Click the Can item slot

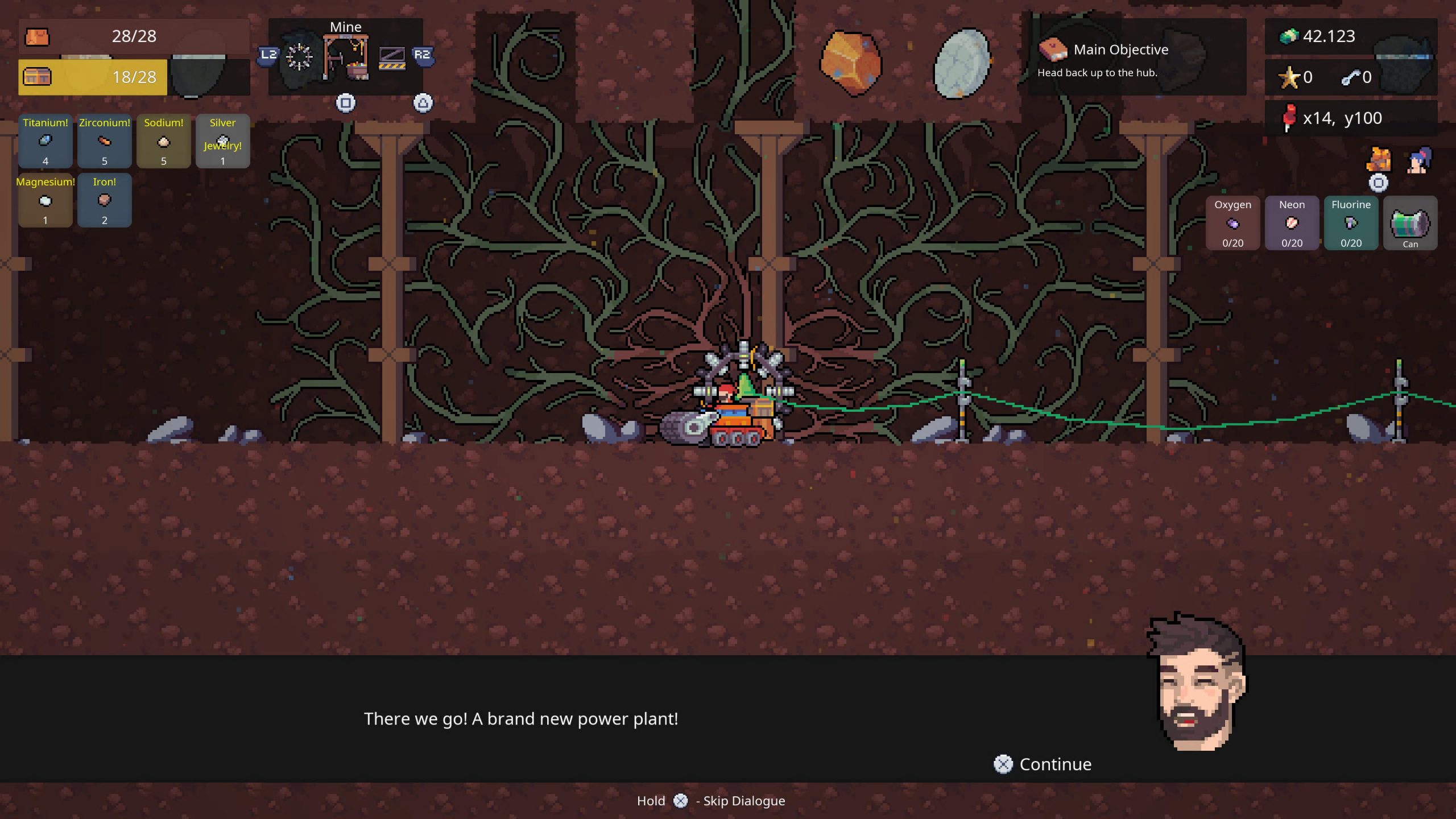pyautogui.click(x=1410, y=223)
